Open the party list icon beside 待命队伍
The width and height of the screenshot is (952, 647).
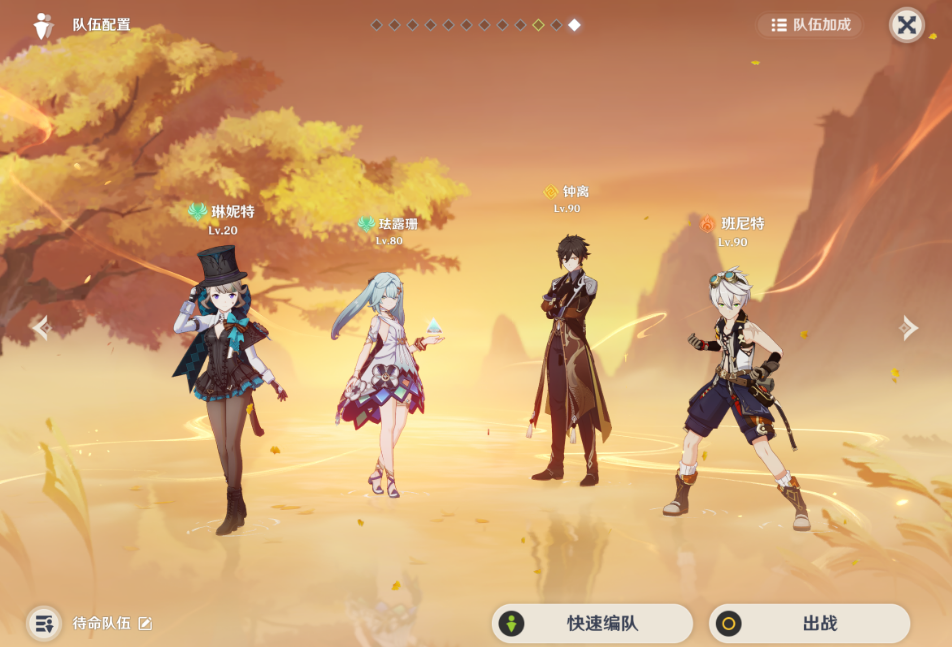43,623
